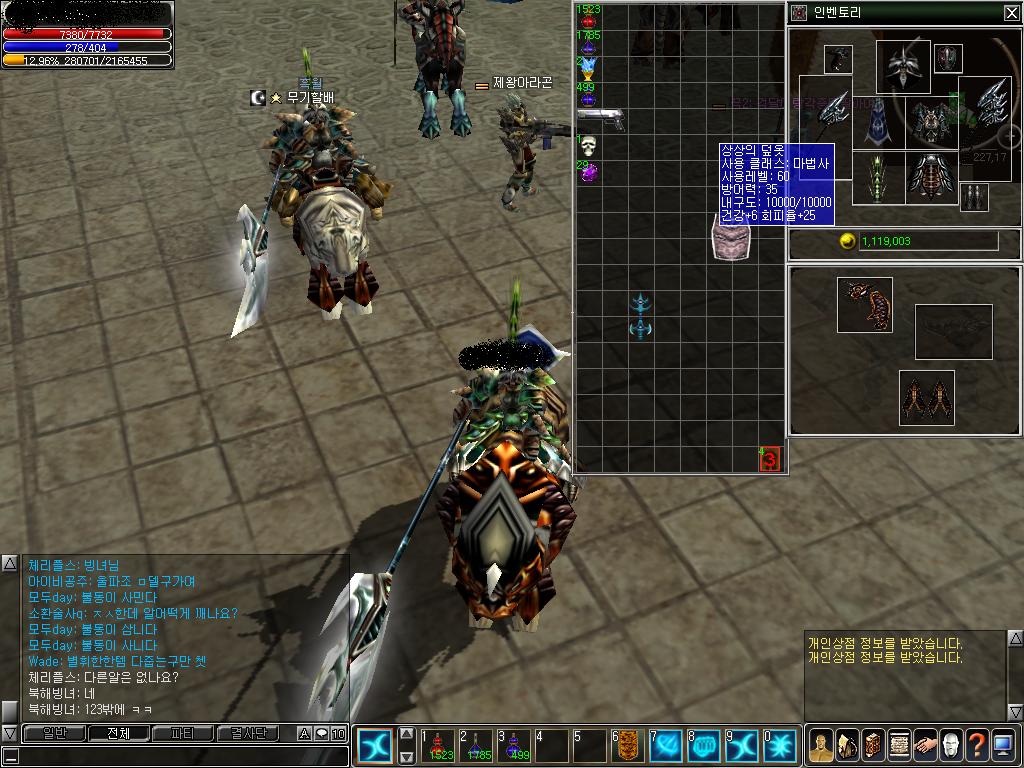Close the inventory (인벤토리) window
Viewport: 1024px width, 768px height.
coord(1011,13)
